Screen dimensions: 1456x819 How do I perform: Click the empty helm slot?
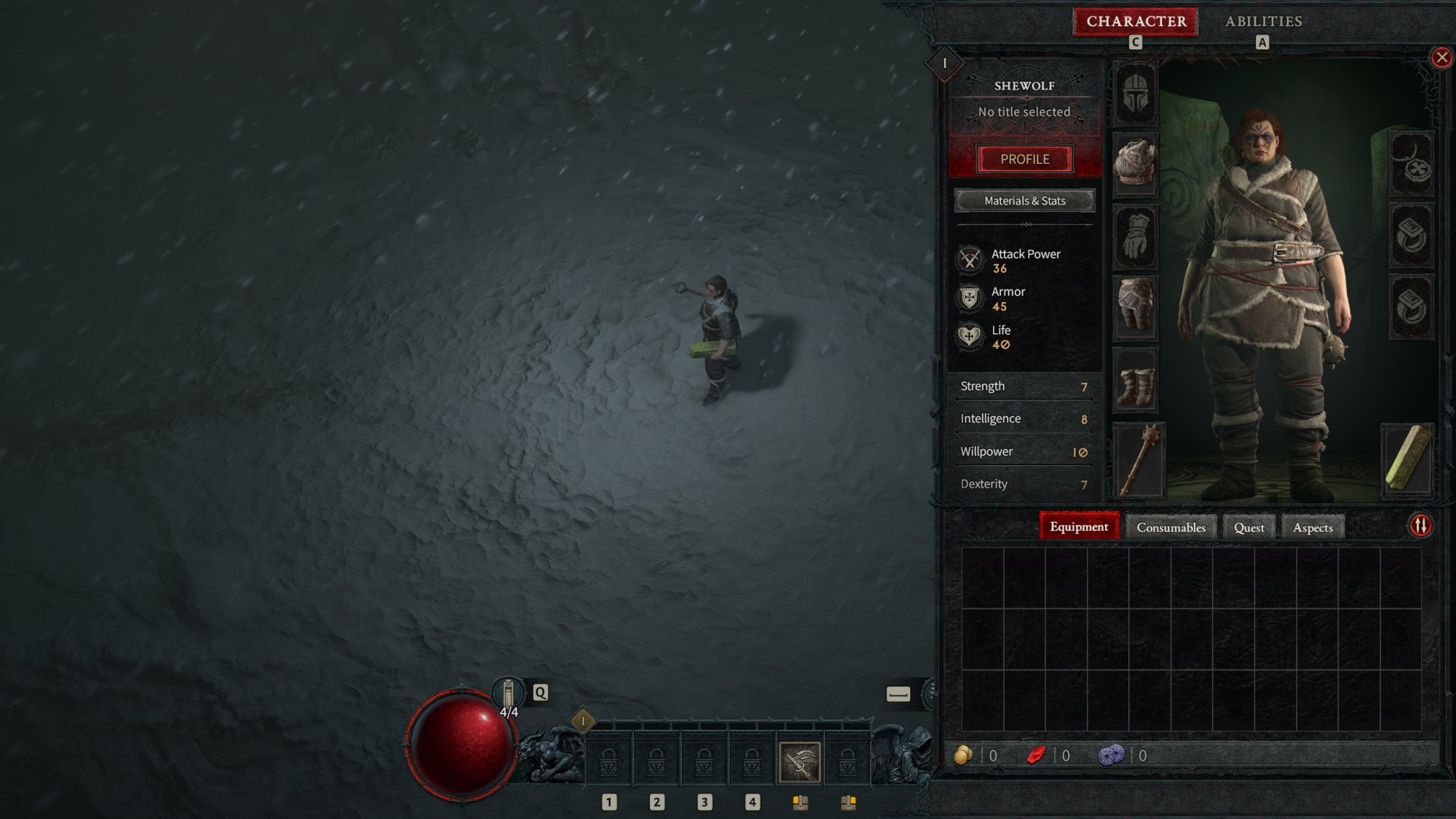point(1135,93)
